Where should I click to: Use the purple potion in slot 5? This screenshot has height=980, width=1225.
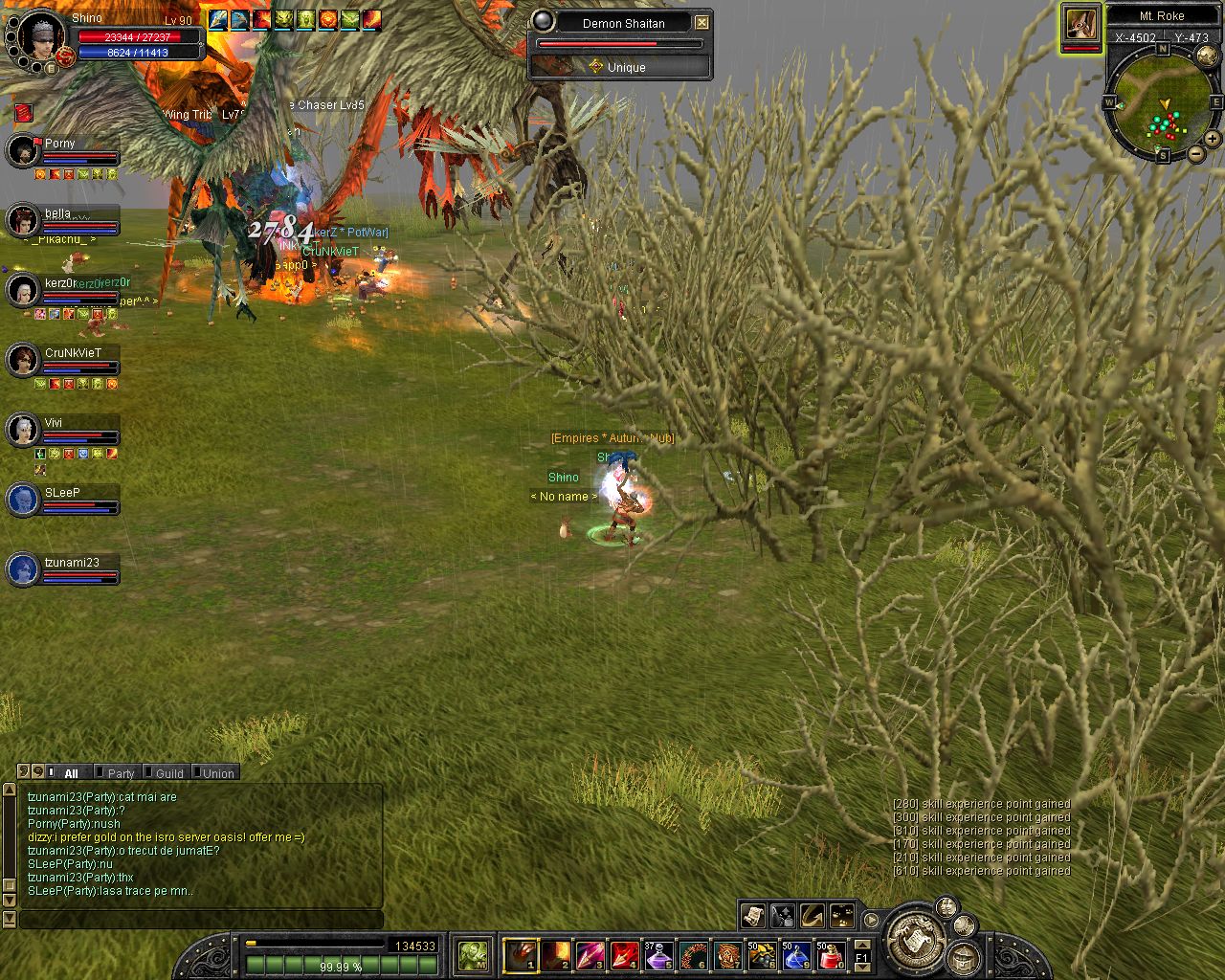coord(658,955)
